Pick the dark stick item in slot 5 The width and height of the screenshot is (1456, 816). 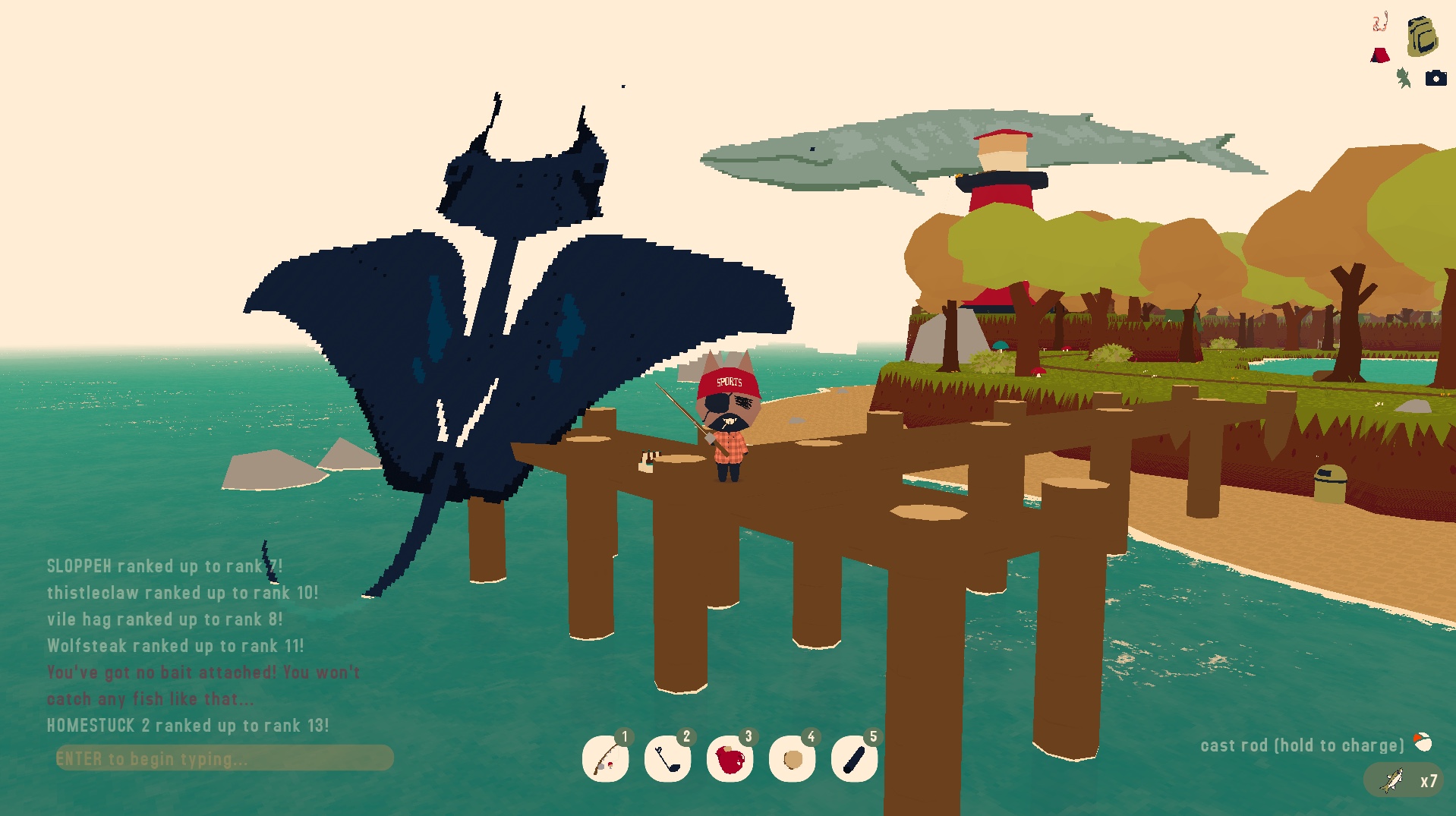[854, 758]
